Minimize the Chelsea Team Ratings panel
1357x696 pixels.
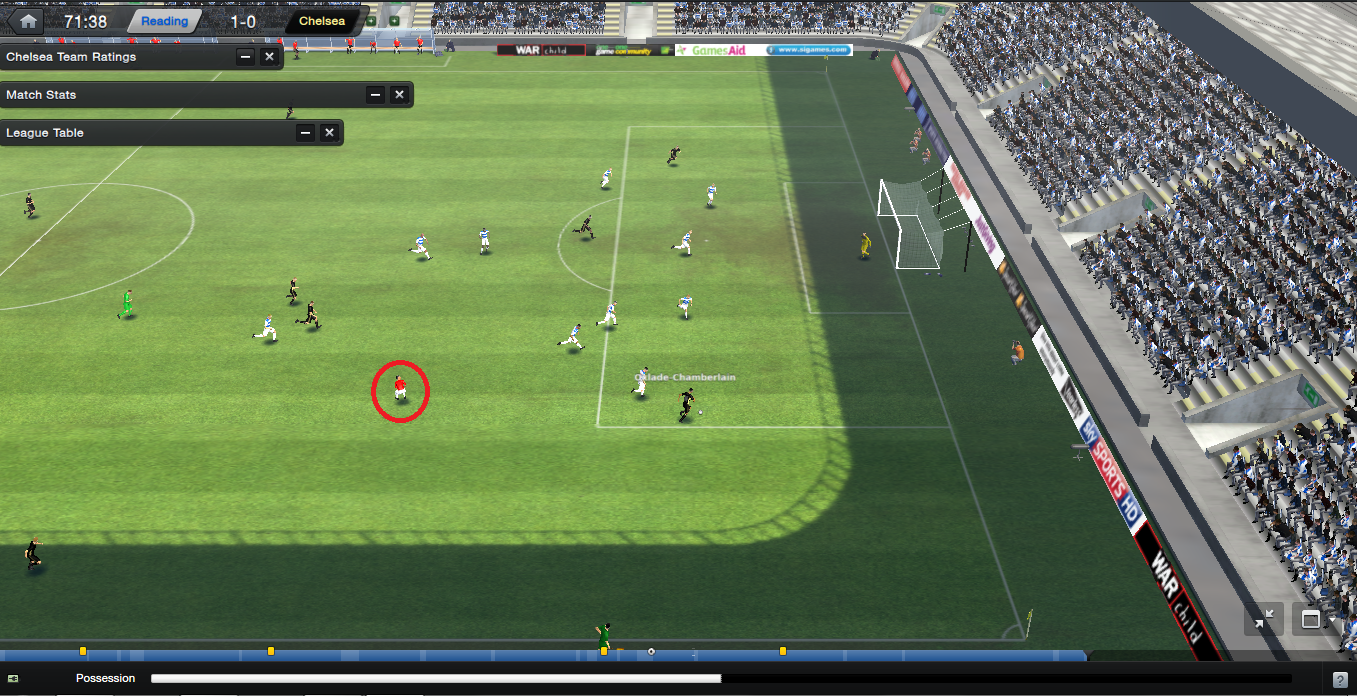tap(245, 57)
